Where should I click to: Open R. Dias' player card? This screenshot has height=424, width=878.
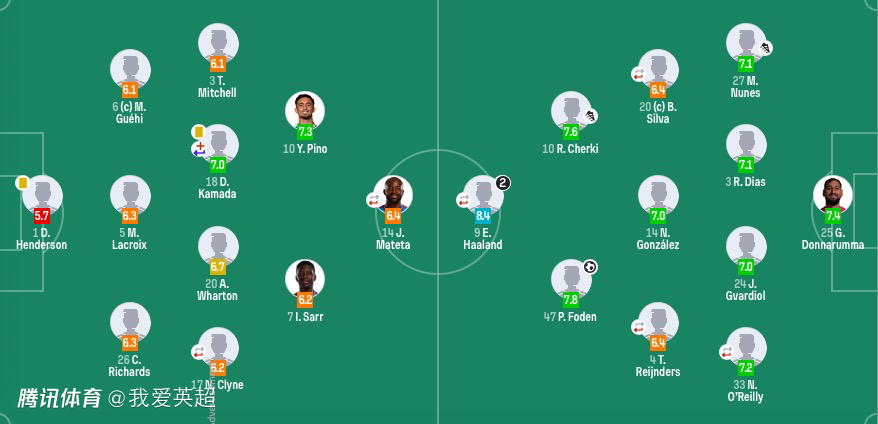pyautogui.click(x=746, y=146)
